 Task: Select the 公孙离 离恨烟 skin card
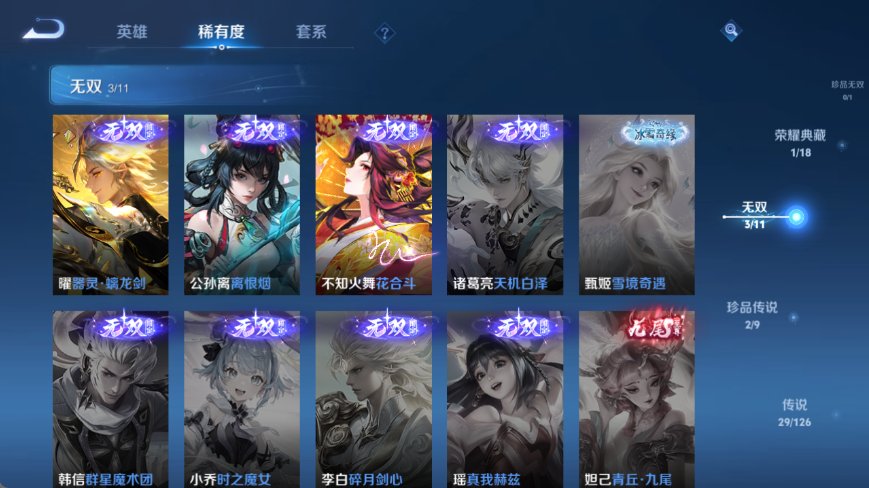242,204
